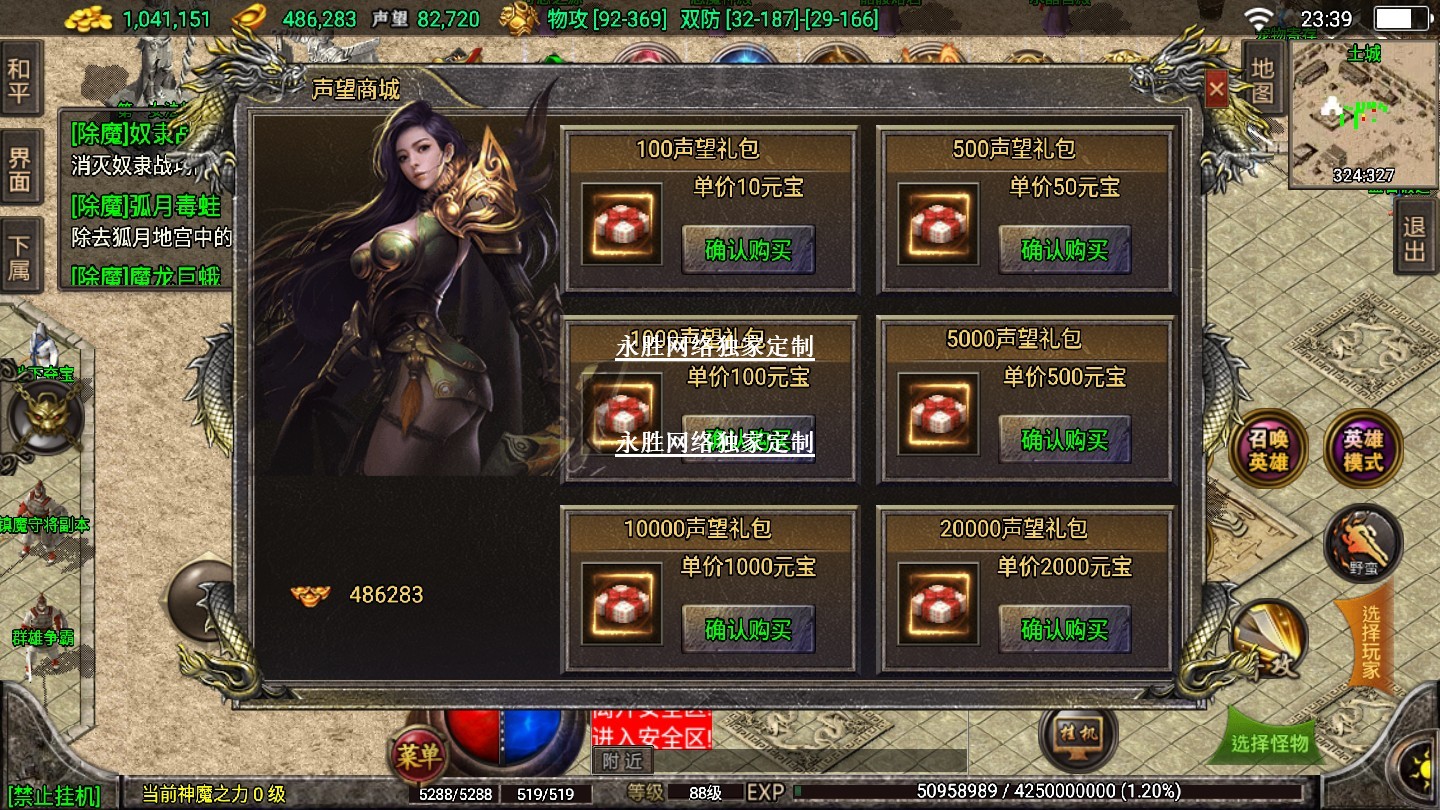
Task: Open the 界面 panel button
Action: pos(20,170)
